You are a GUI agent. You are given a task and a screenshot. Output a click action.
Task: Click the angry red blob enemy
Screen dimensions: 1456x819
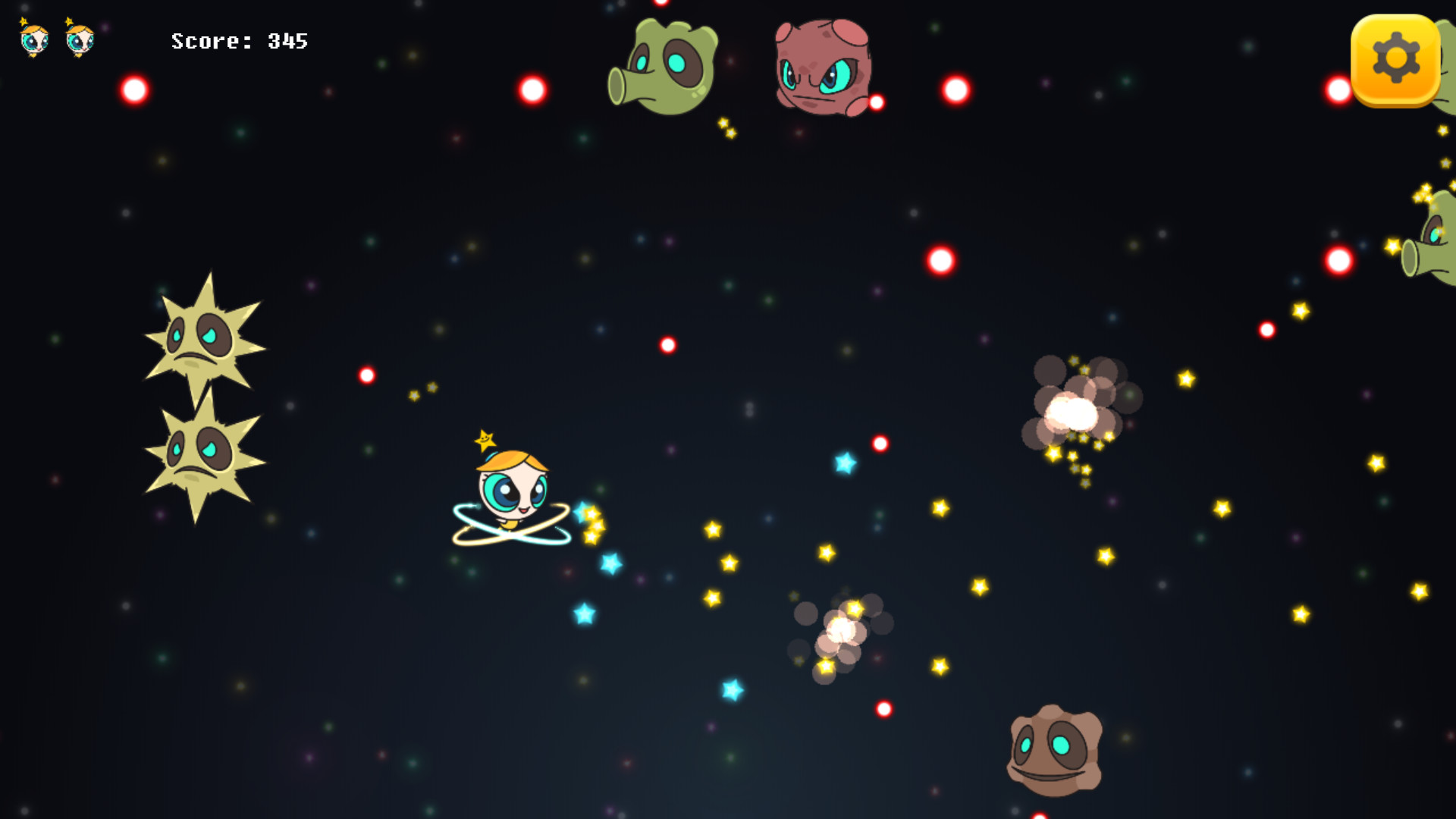click(823, 68)
